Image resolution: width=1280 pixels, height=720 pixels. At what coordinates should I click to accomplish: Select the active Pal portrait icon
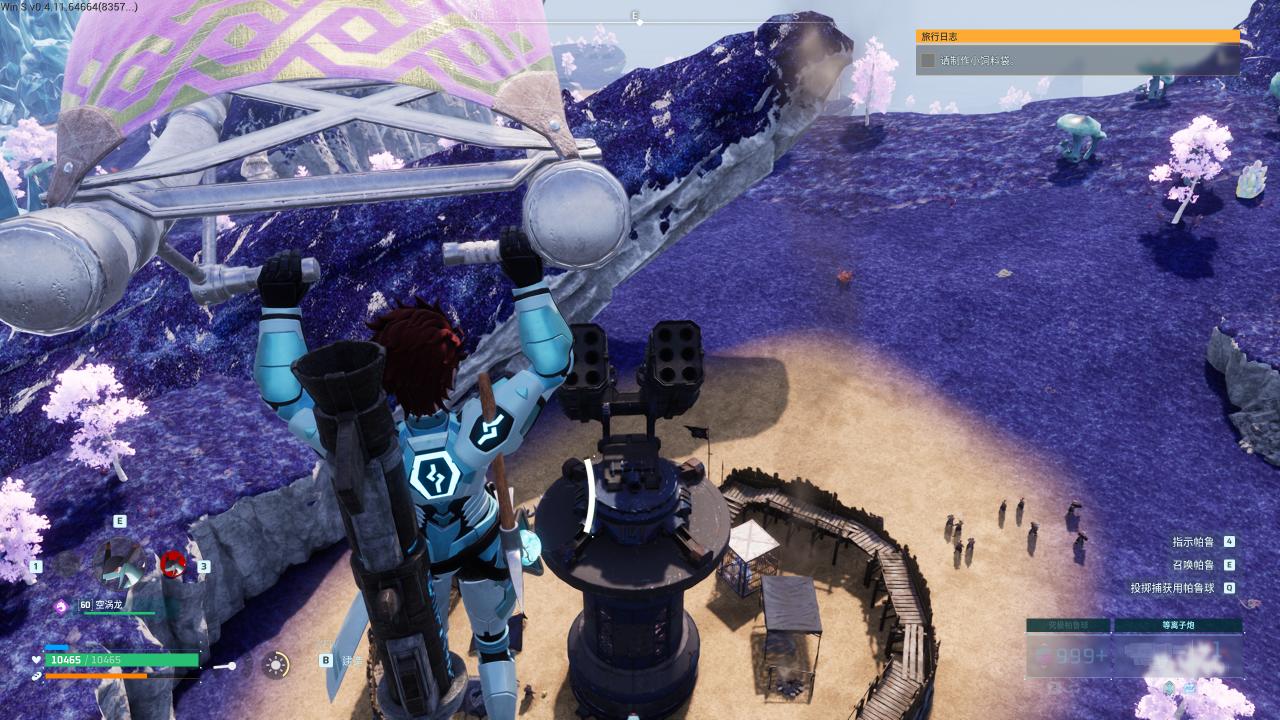tap(119, 563)
